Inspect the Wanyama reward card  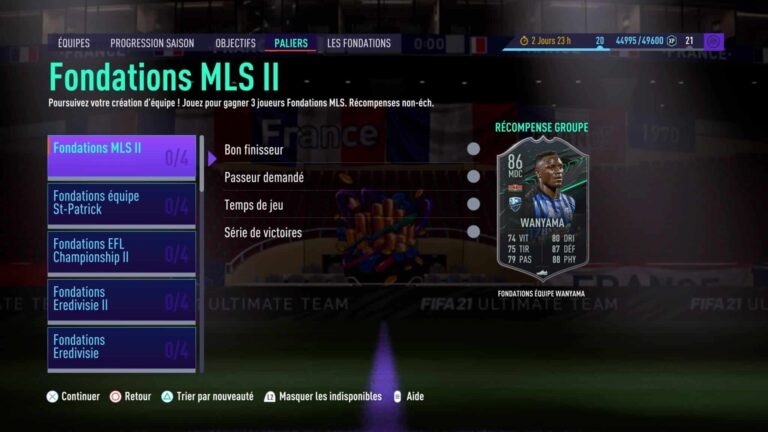pos(542,210)
